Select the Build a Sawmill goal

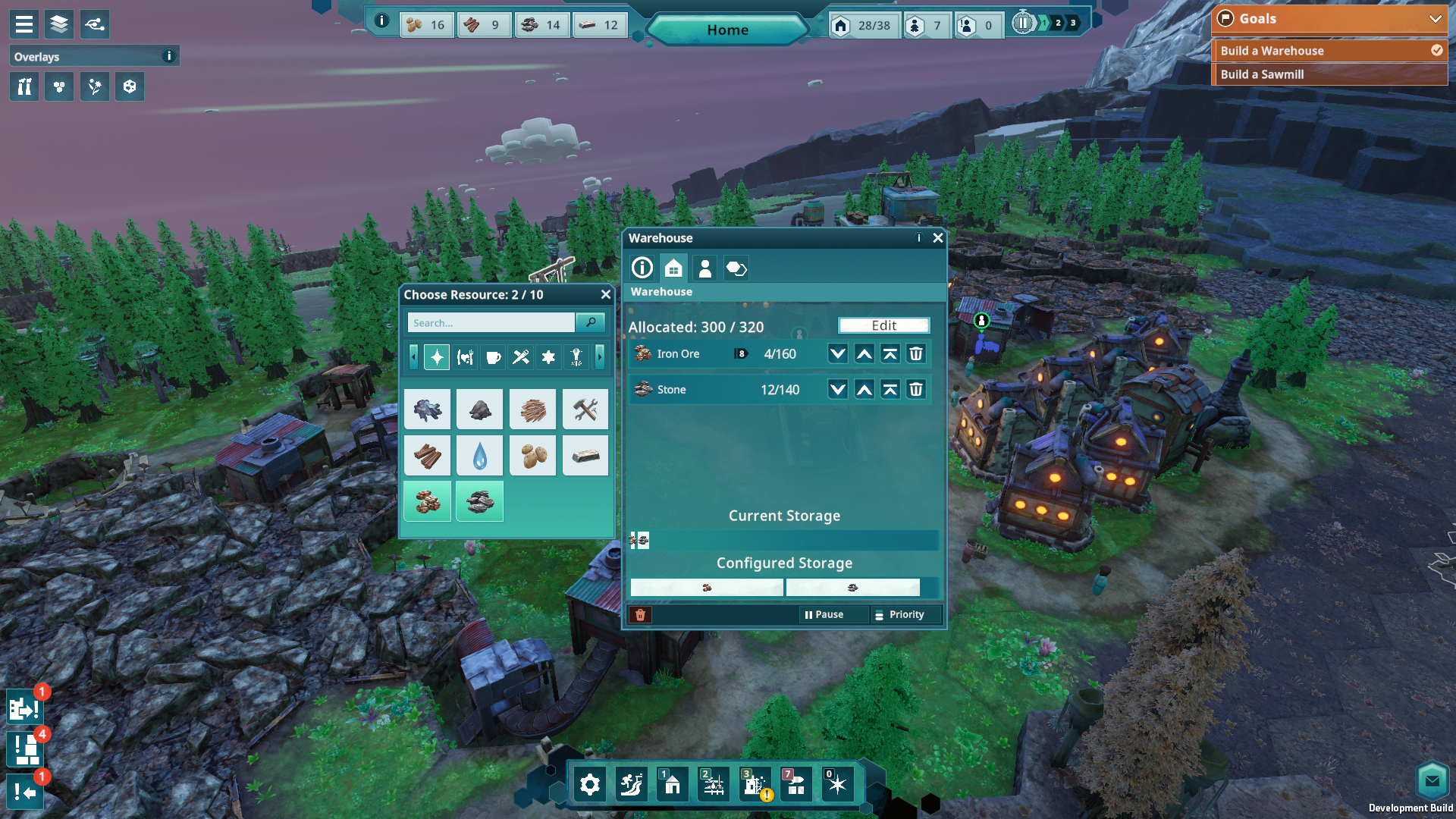pos(1329,74)
